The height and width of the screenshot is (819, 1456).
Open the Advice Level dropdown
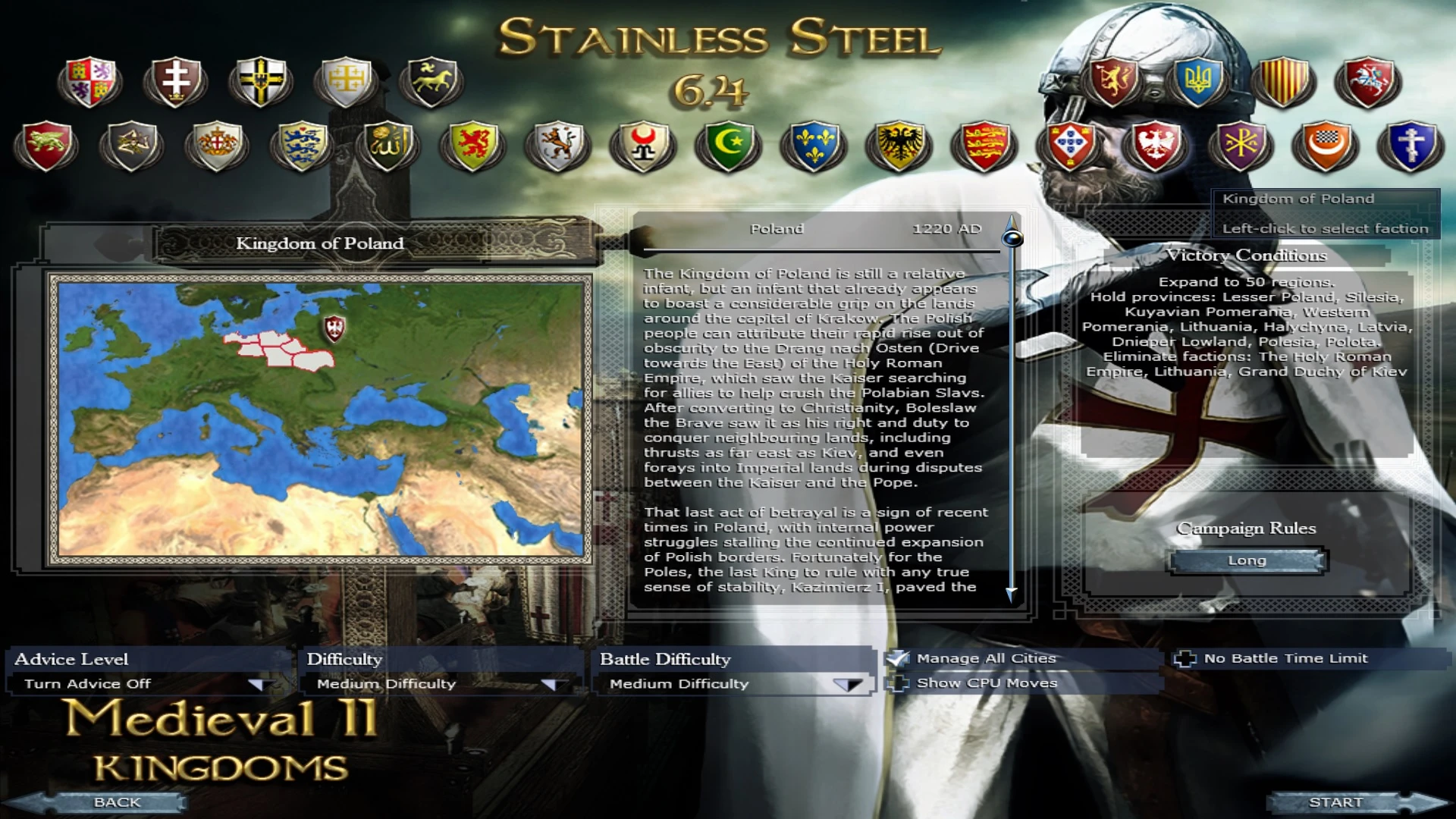258,683
